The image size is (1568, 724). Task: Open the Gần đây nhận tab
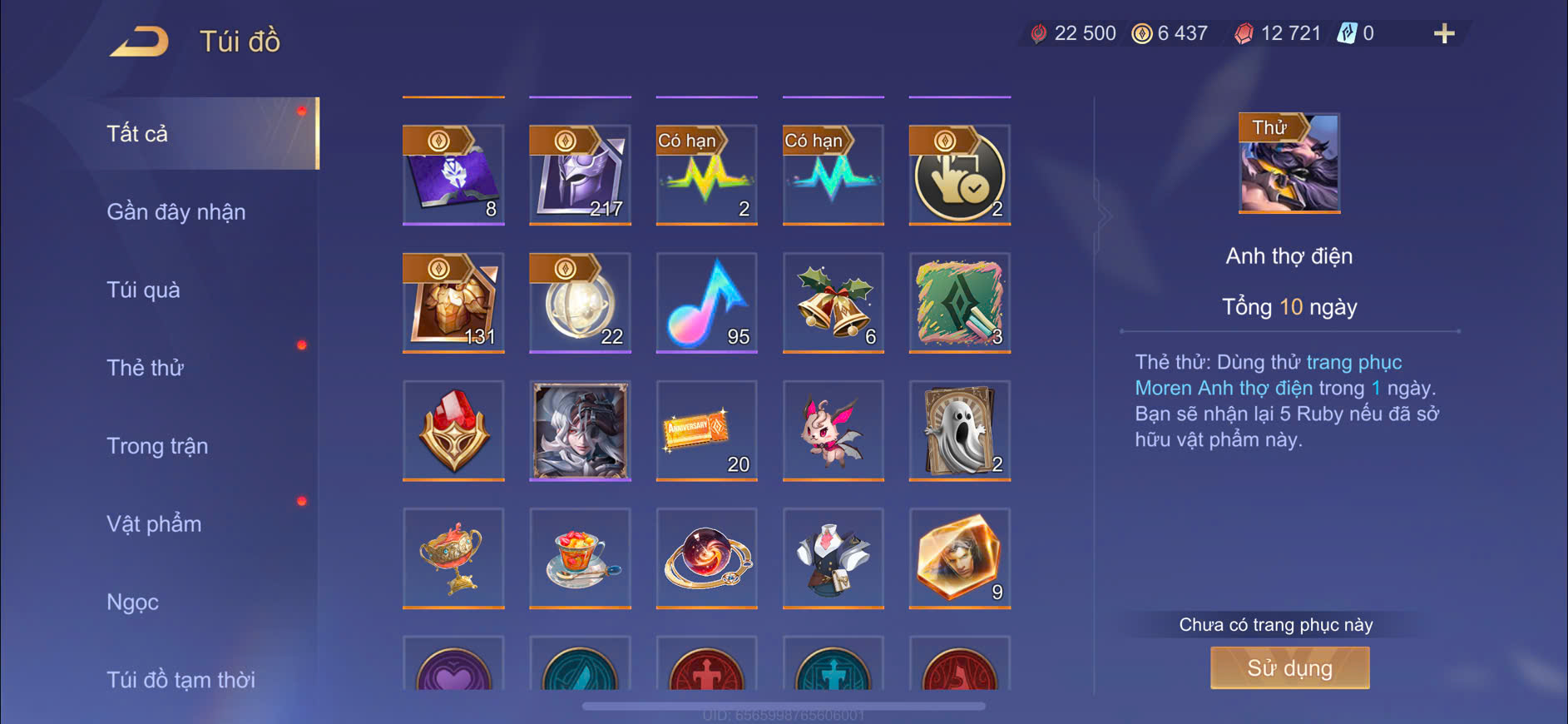click(x=176, y=211)
